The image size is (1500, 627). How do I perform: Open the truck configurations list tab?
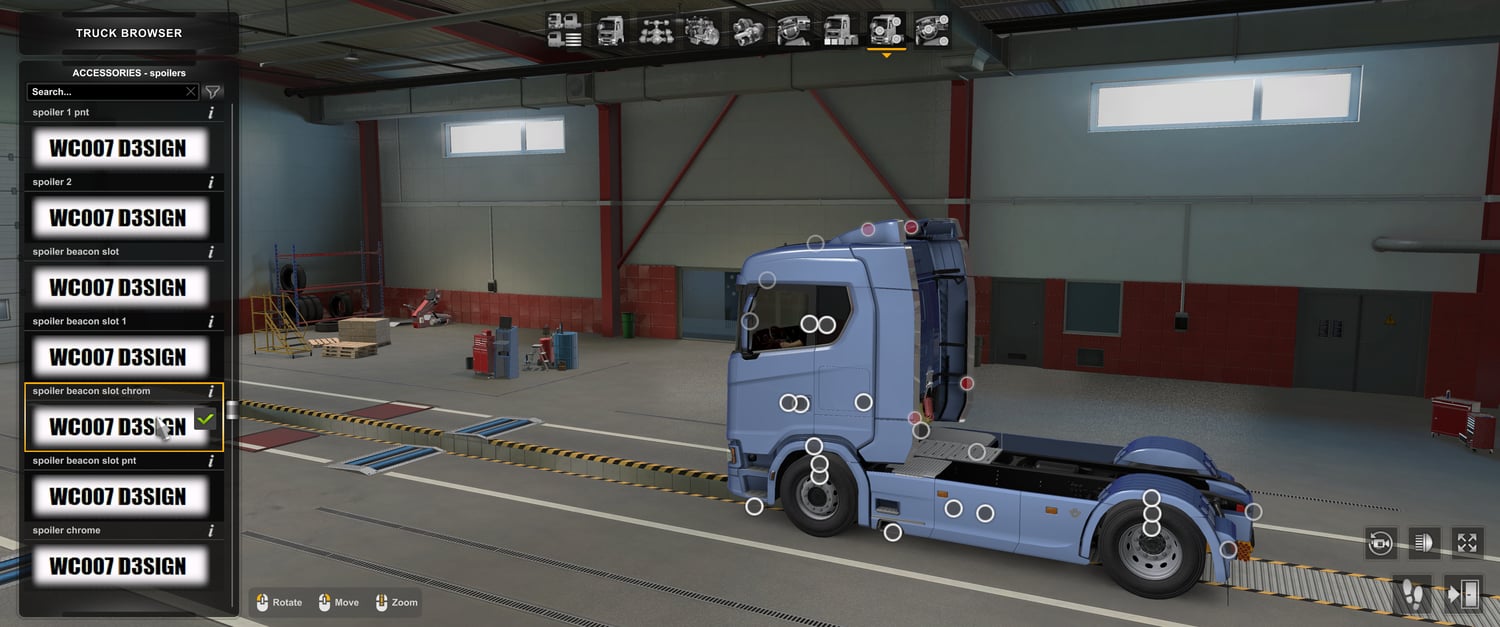(x=565, y=30)
